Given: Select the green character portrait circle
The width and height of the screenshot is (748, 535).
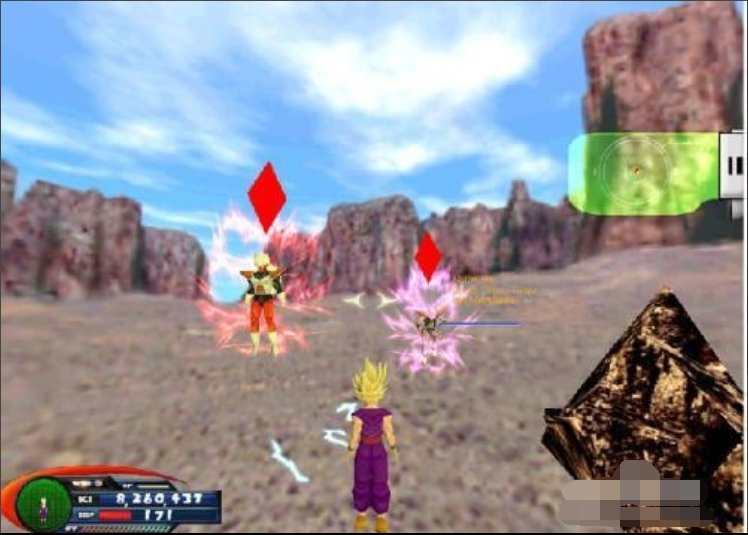Looking at the screenshot, I should pyautogui.click(x=44, y=504).
